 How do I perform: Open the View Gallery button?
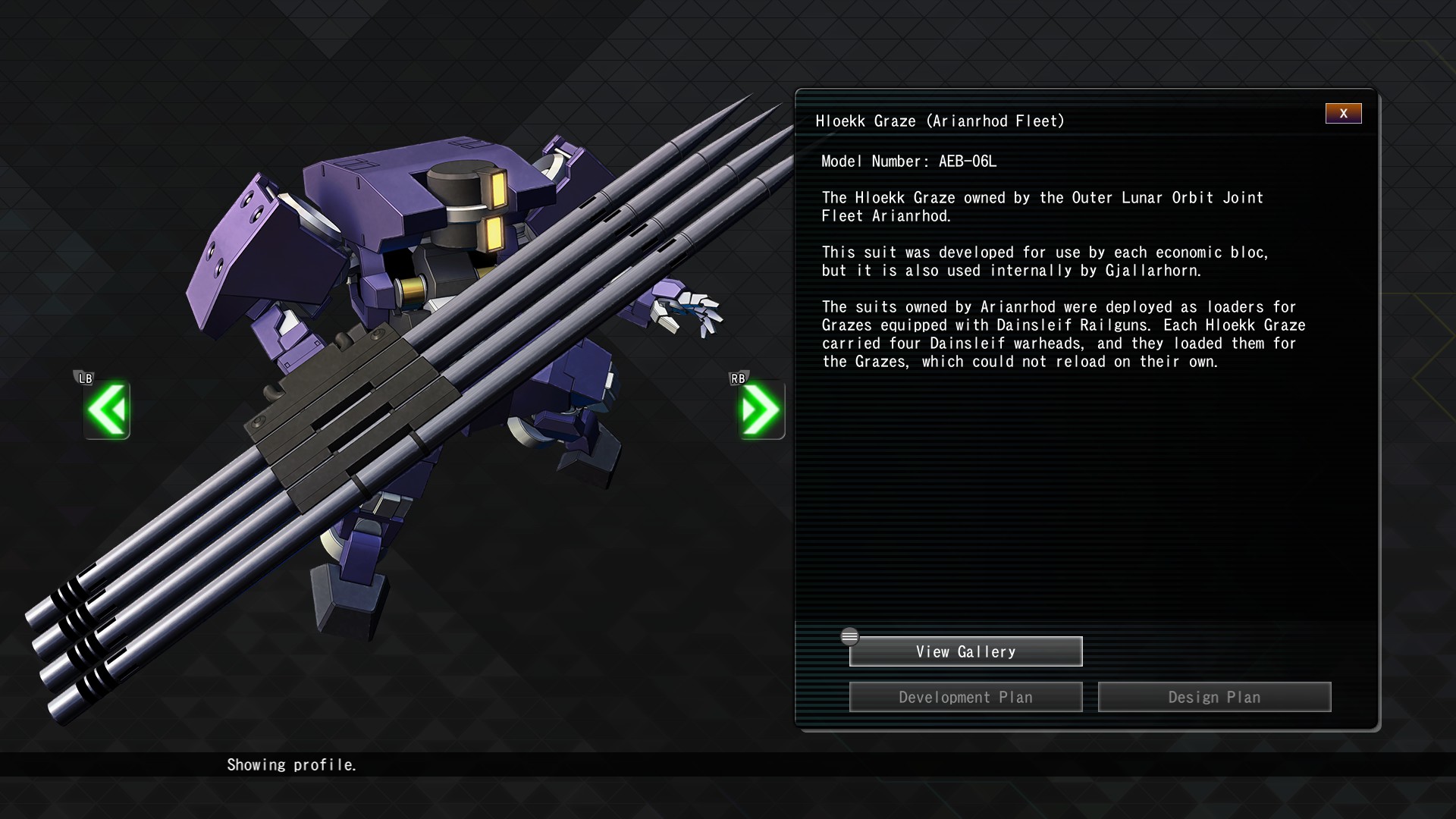pyautogui.click(x=965, y=651)
